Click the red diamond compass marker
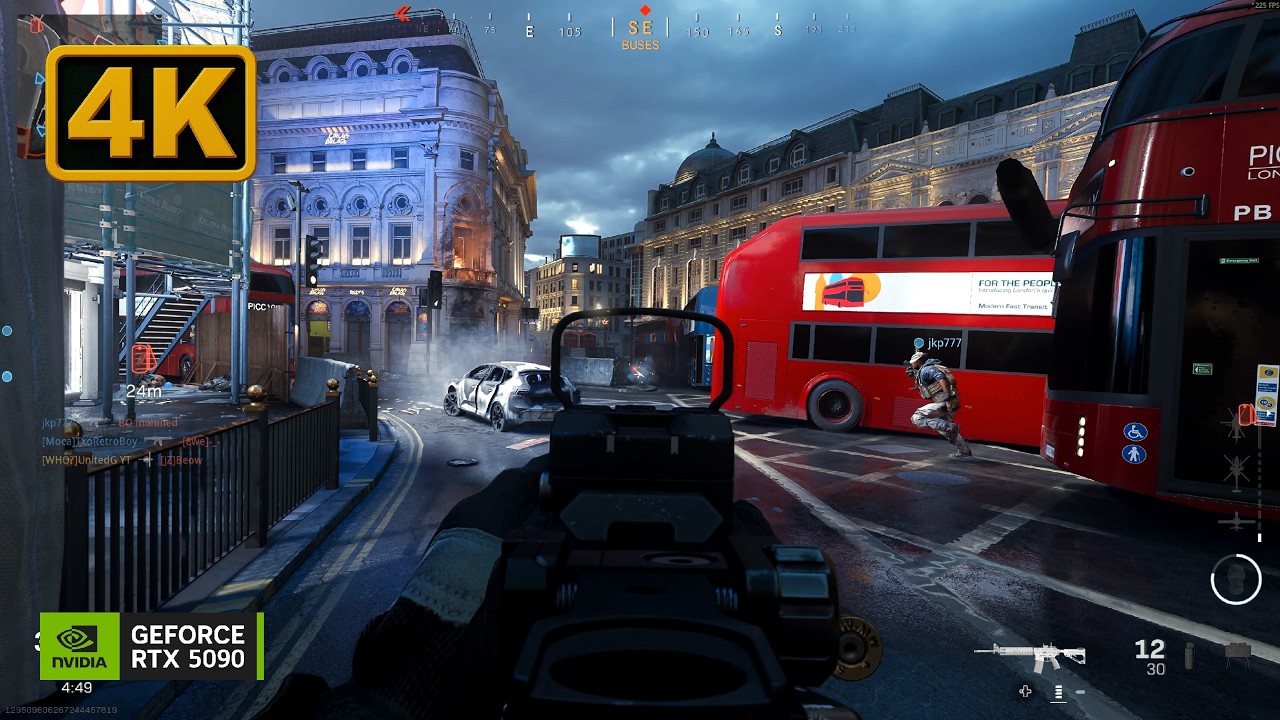Screen dimensions: 1280x720 [645, 10]
